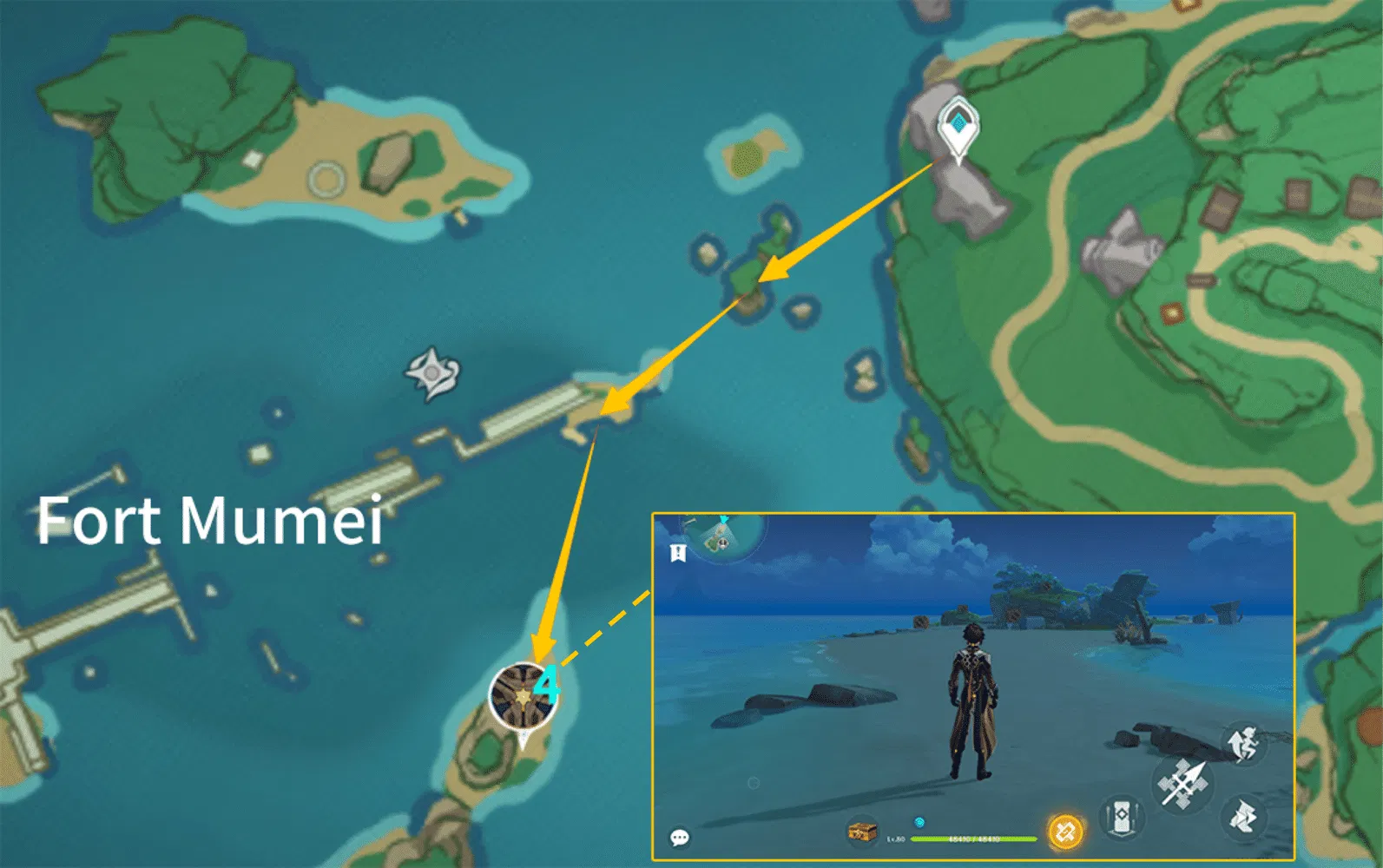Tap the sprint button
The height and width of the screenshot is (868, 1383).
click(x=1241, y=743)
